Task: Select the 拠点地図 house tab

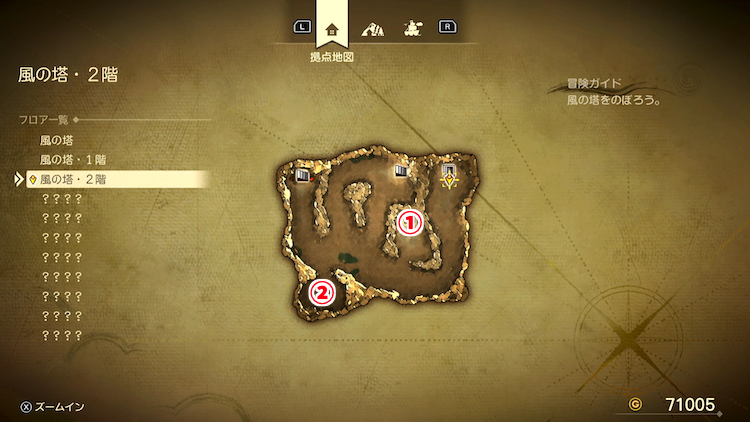Action: pos(333,28)
